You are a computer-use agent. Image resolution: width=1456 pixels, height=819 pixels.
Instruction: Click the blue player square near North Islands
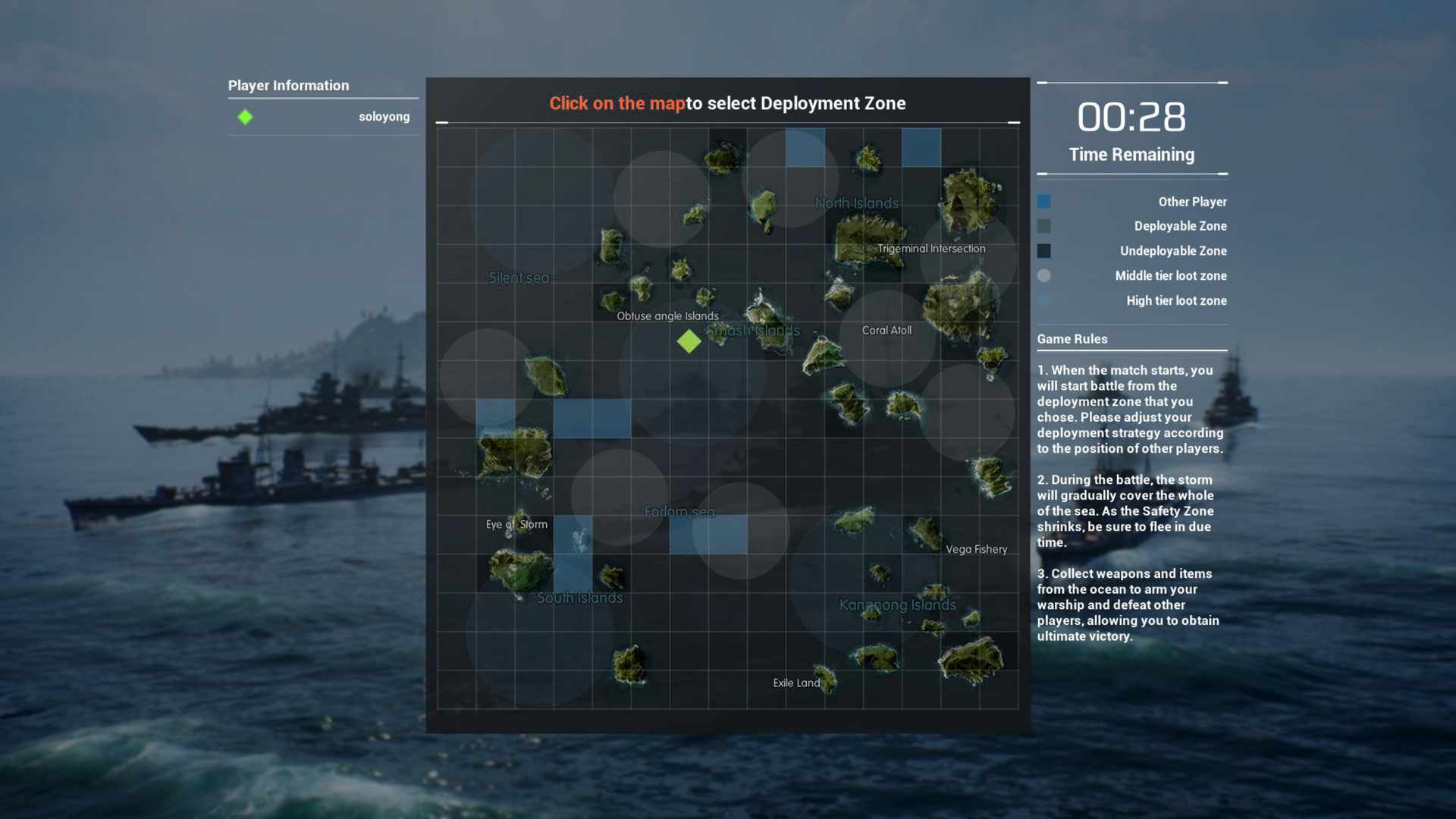click(806, 148)
